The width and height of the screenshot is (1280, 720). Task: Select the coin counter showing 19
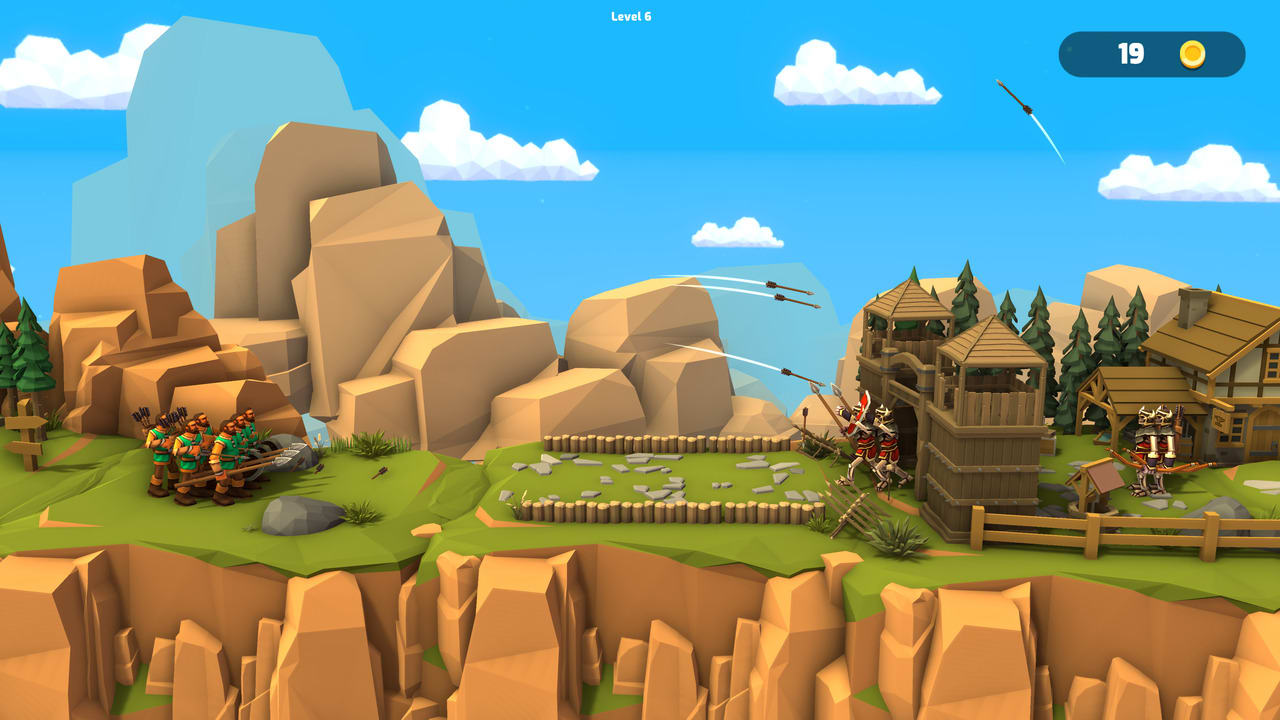coord(1133,56)
